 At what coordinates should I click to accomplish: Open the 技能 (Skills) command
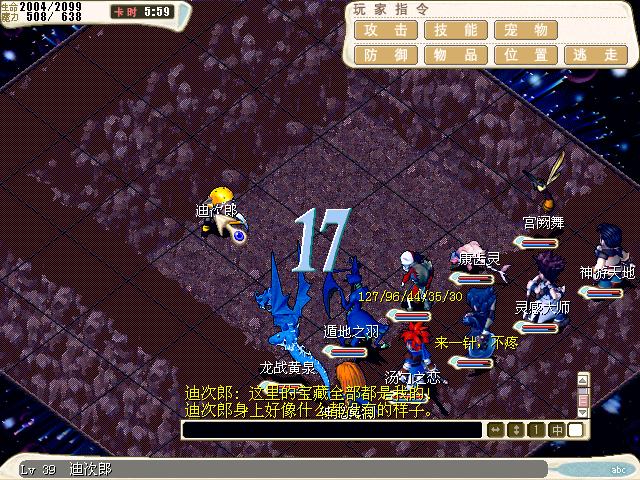pyautogui.click(x=455, y=31)
